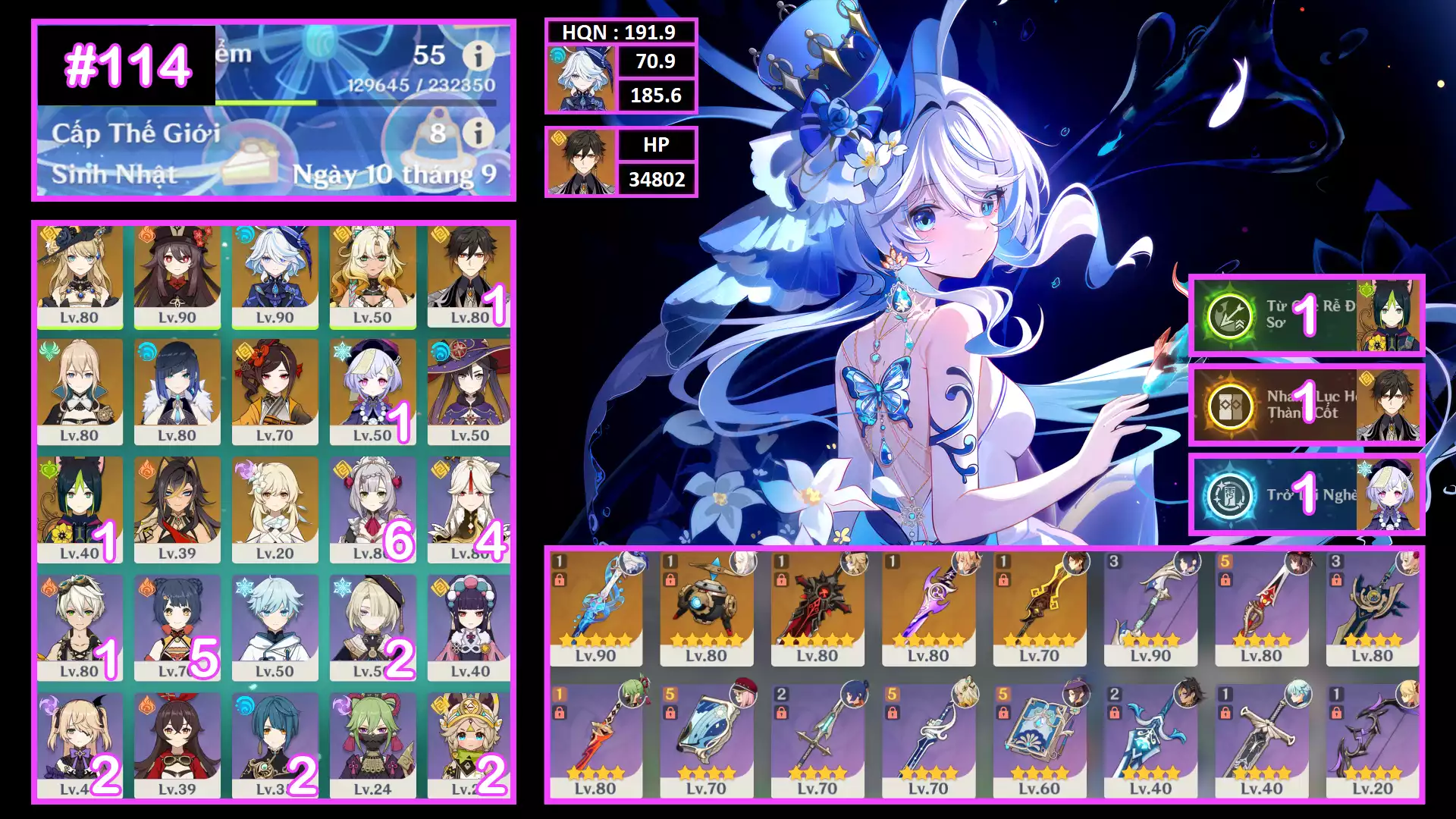Open Yelan's Lv.80 character card

[177, 393]
